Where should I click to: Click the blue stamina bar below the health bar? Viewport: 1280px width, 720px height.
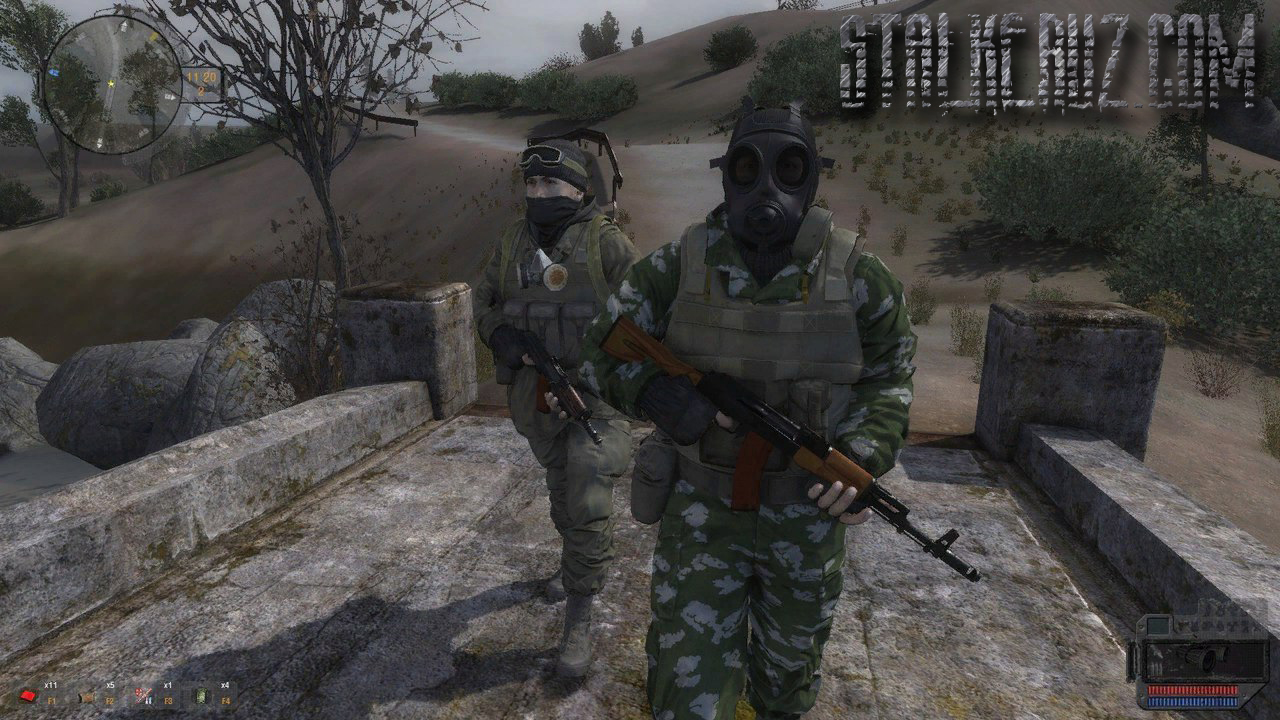click(x=1193, y=701)
